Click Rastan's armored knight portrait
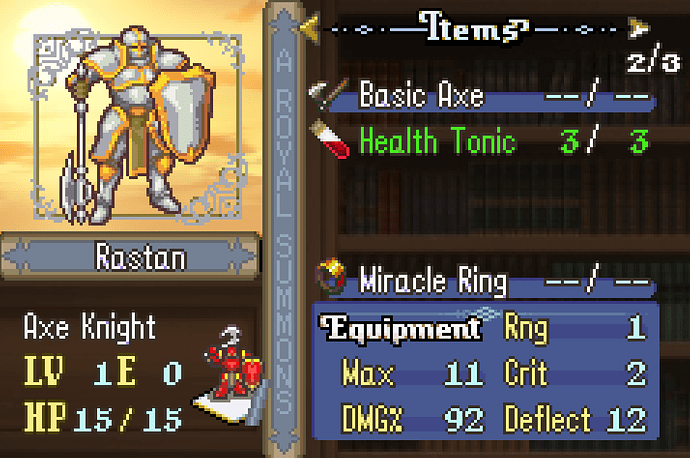This screenshot has height=458, width=690. pos(142,131)
